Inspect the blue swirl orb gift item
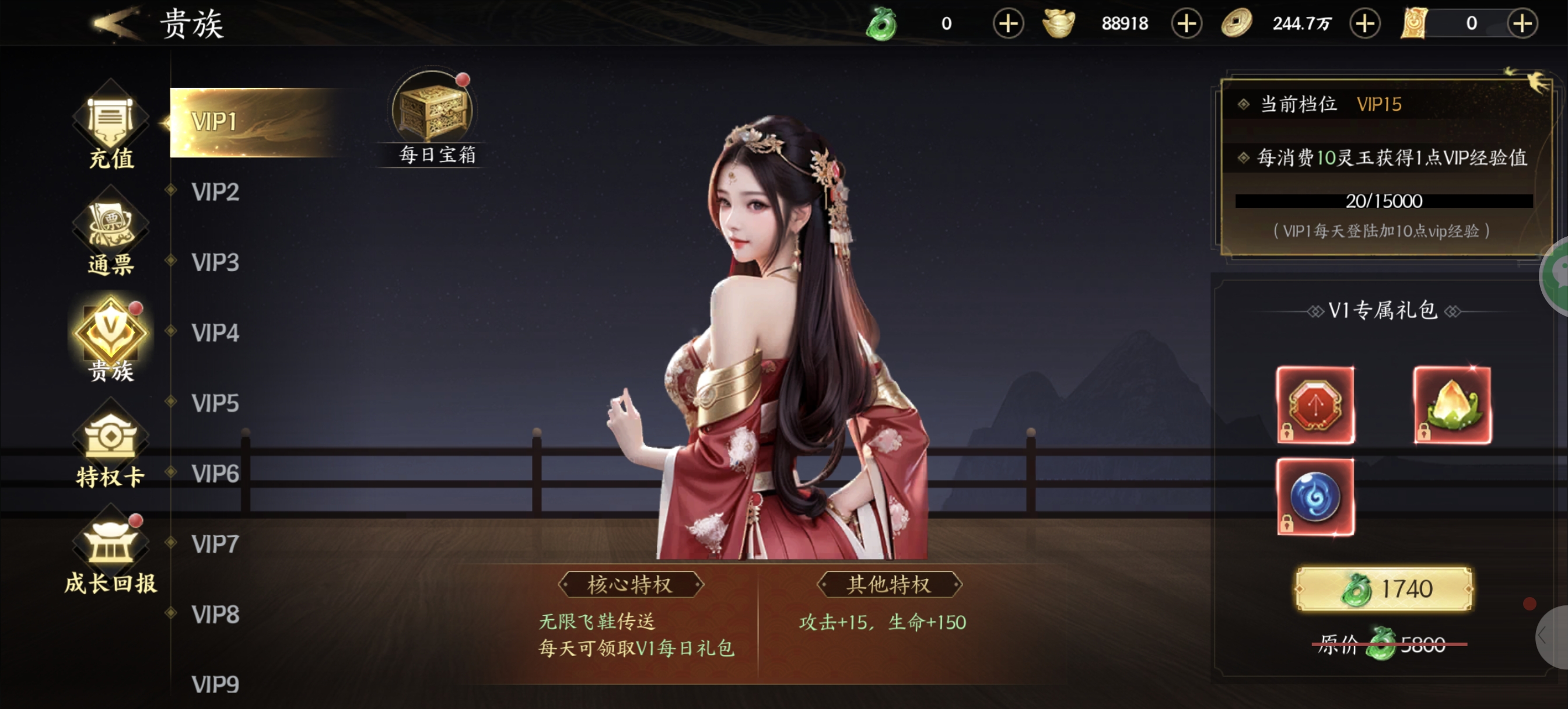Image resolution: width=1568 pixels, height=709 pixels. point(1315,497)
